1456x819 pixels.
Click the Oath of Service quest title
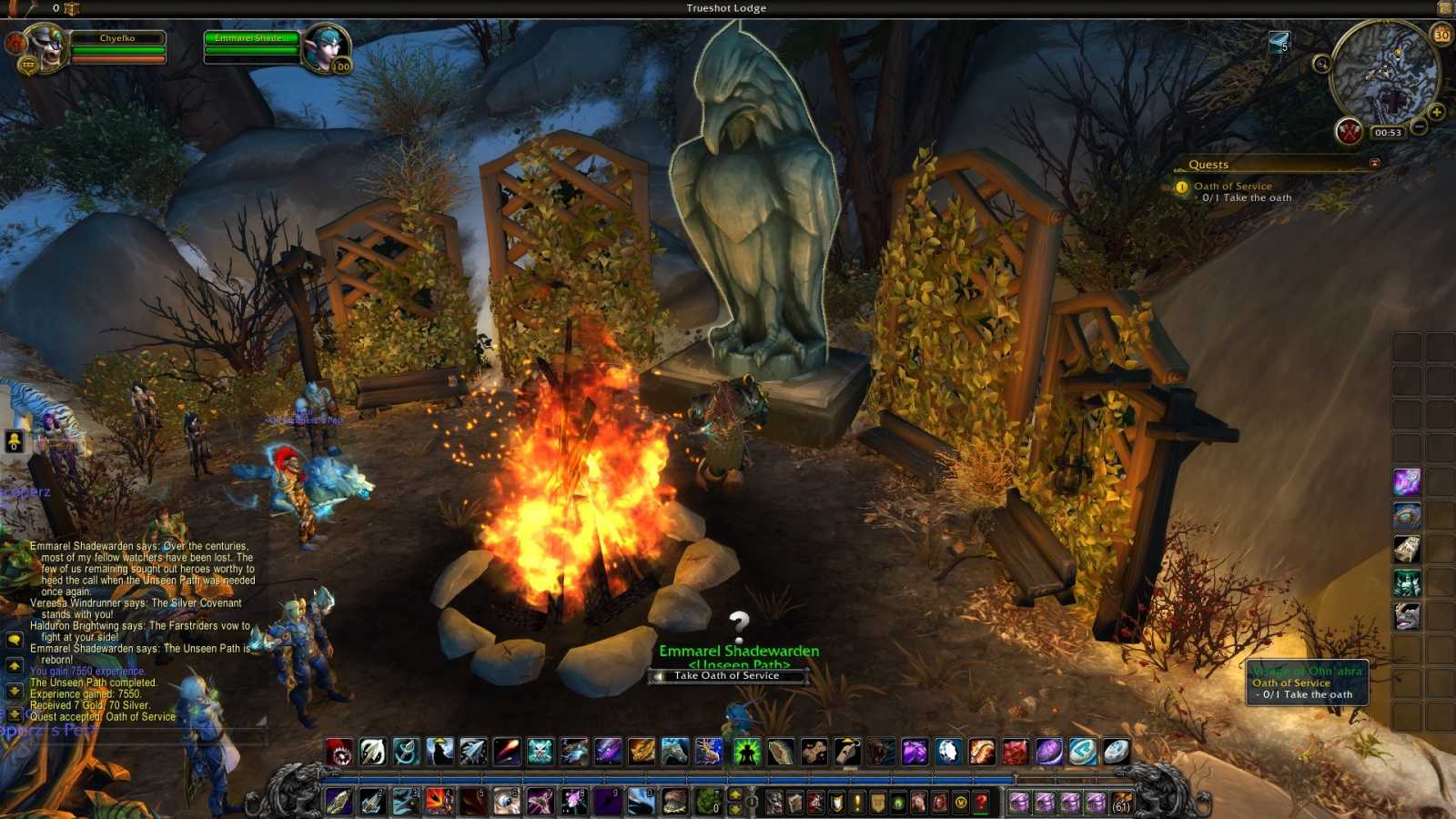1234,186
